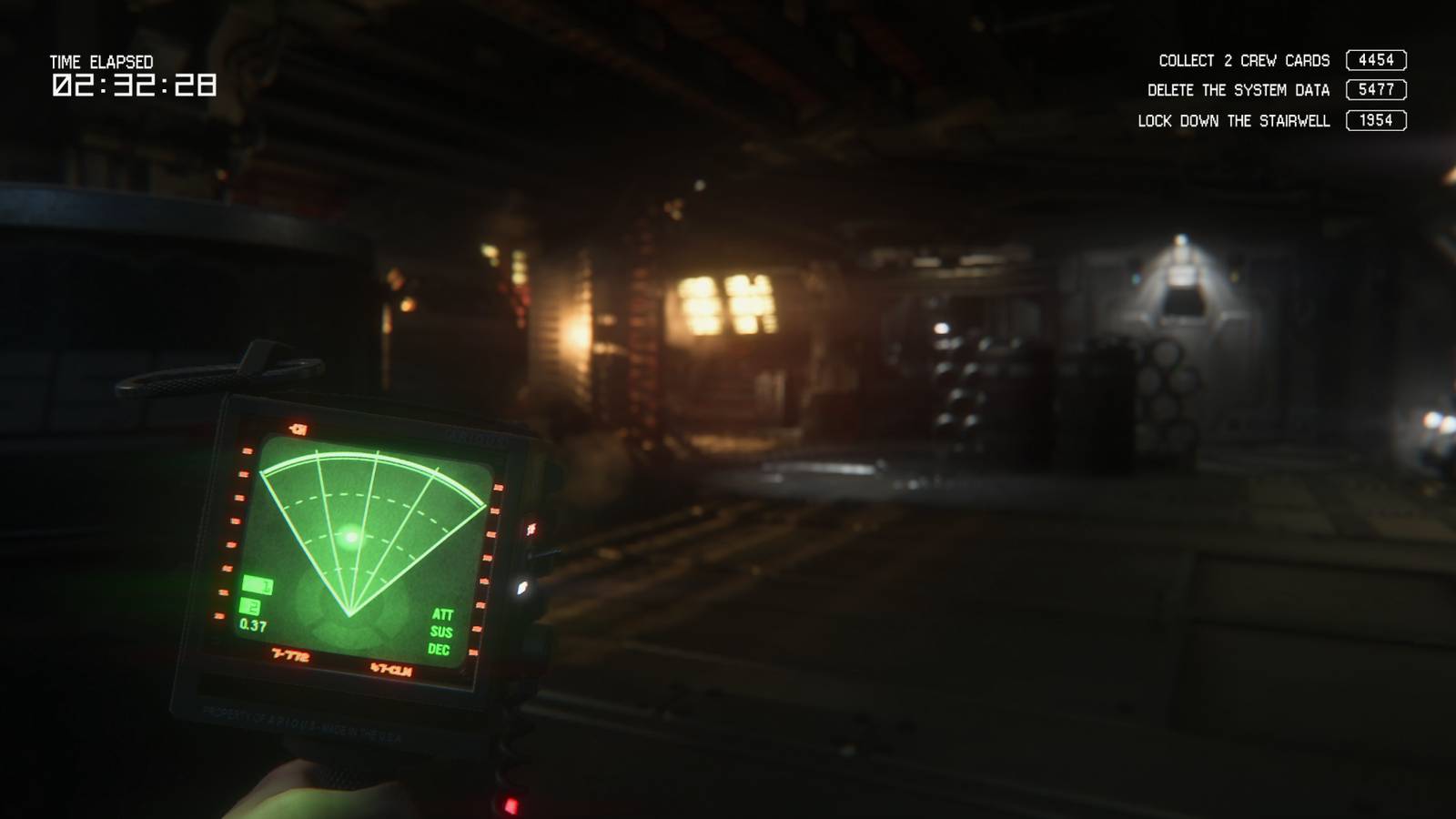The height and width of the screenshot is (819, 1456).
Task: Click the glowing contact blip on the radar sweep
Action: click(x=349, y=536)
